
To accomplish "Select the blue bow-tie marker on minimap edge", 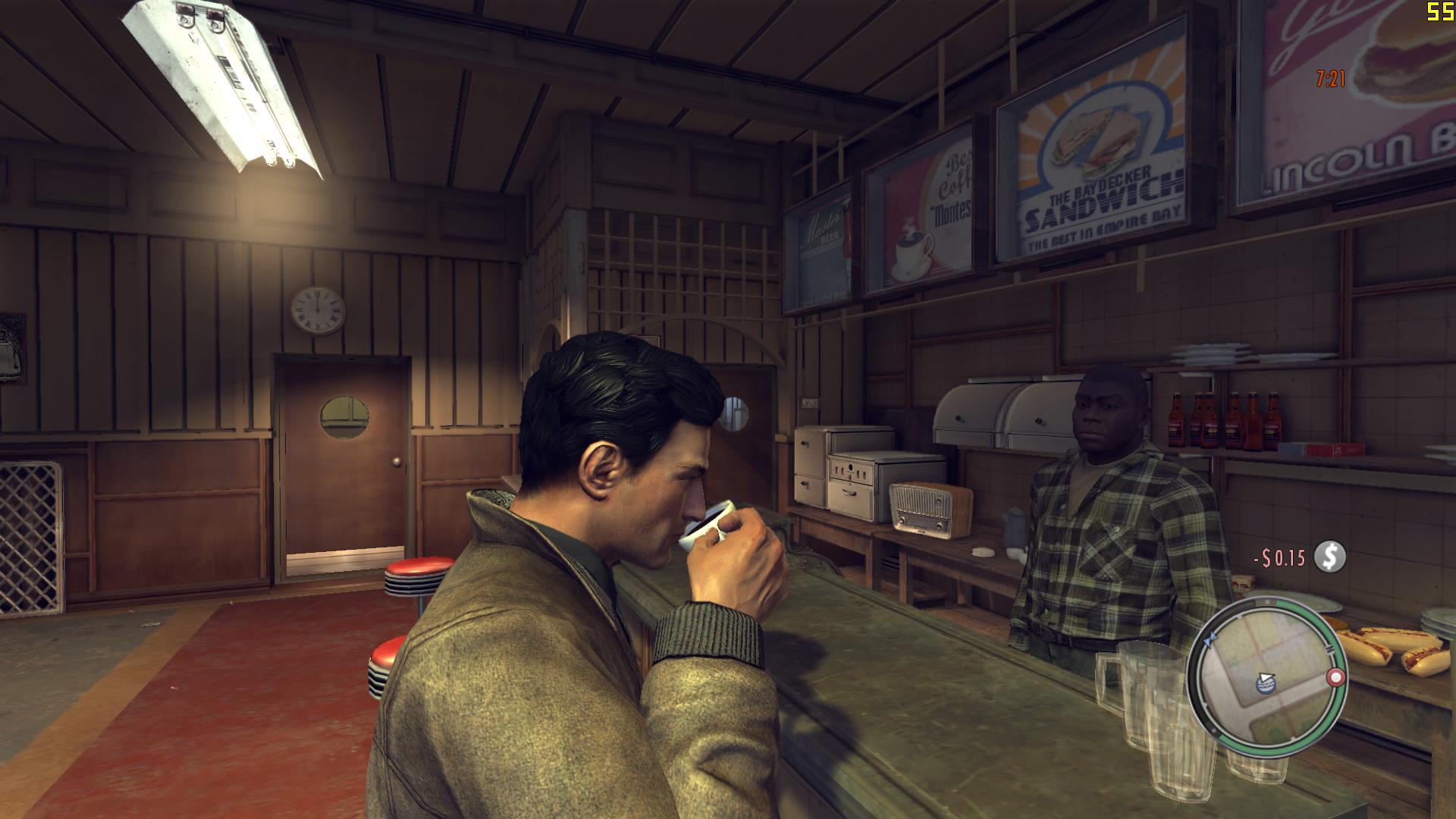I will click(1211, 639).
